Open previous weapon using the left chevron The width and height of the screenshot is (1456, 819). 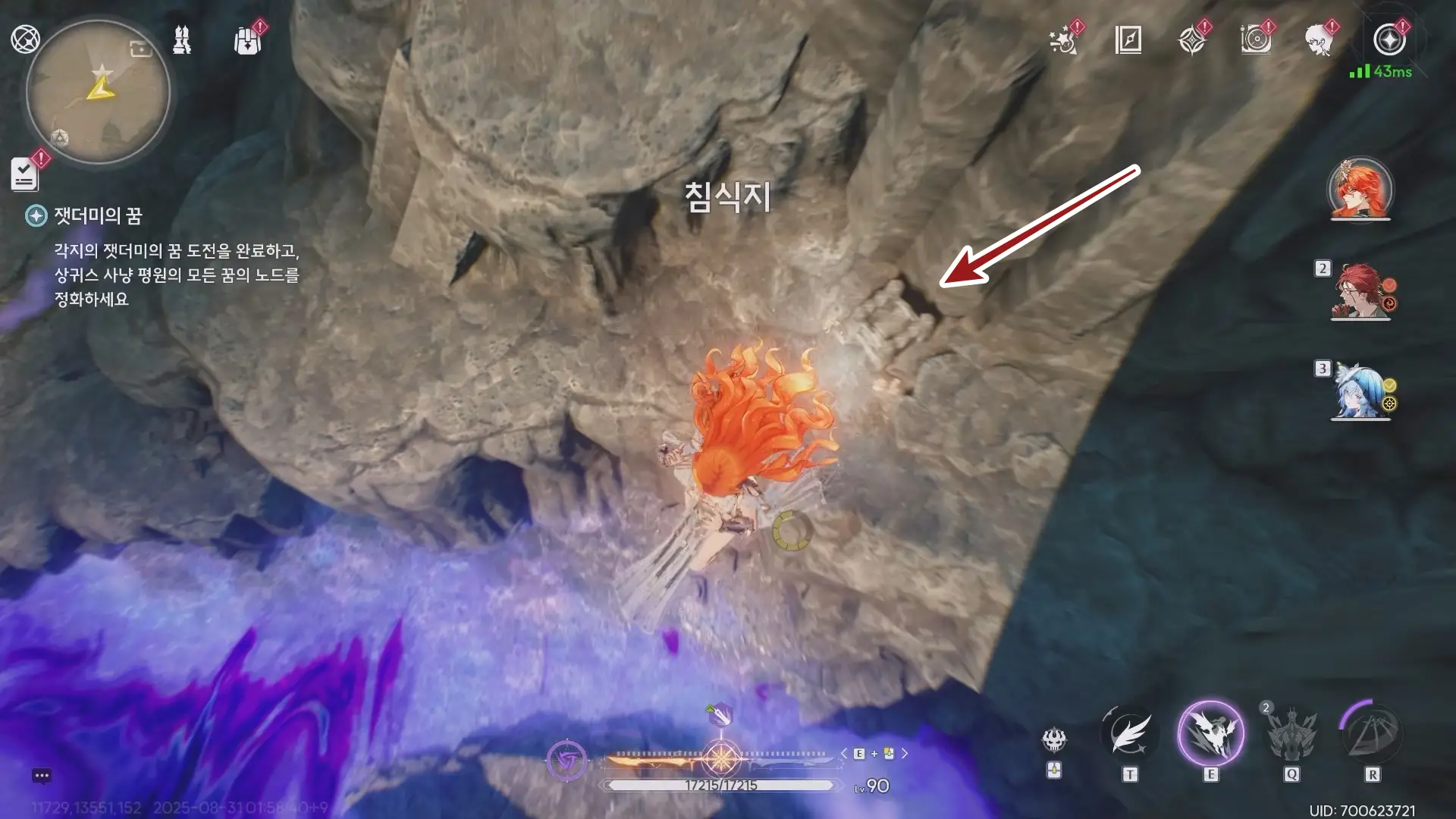[x=845, y=753]
